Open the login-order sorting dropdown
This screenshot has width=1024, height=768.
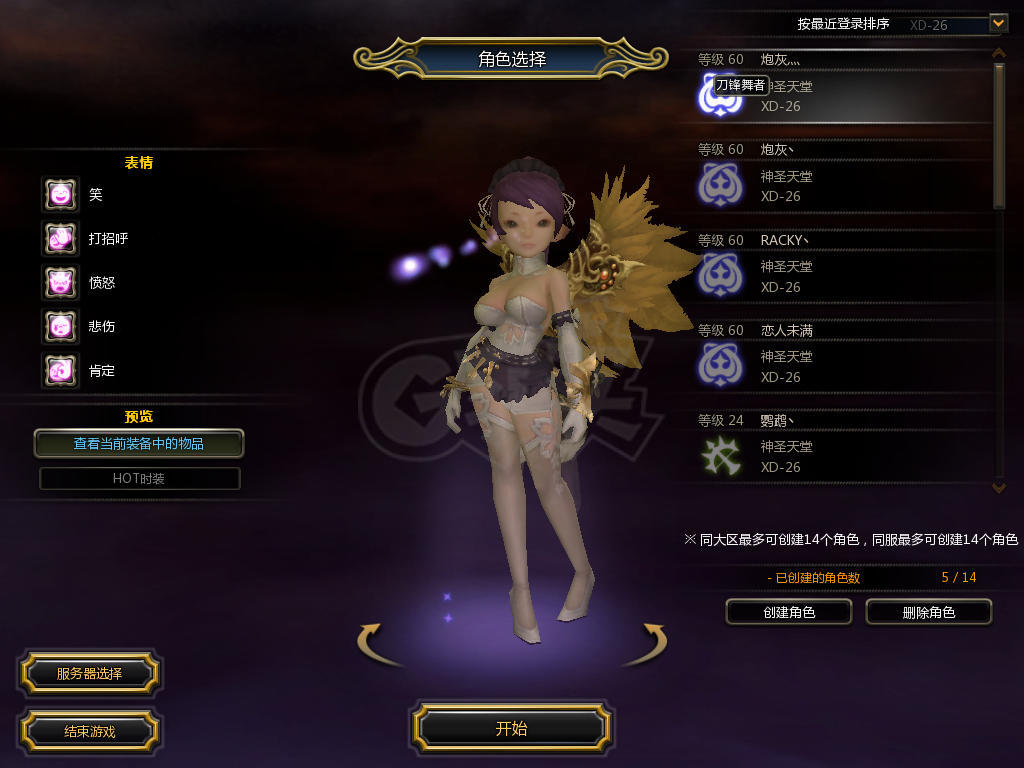[x=997, y=23]
